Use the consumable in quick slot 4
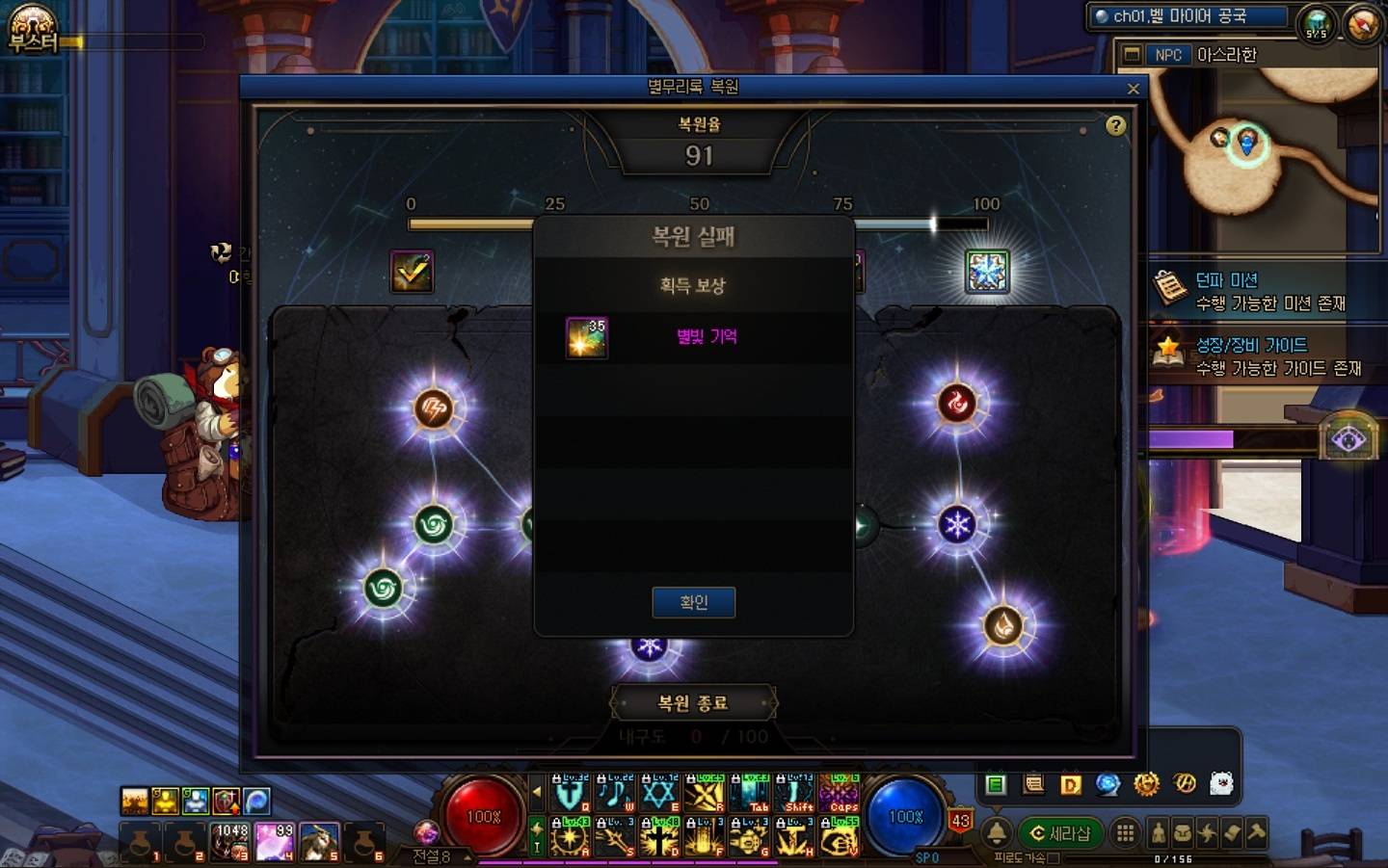This screenshot has width=1388, height=868. (x=275, y=841)
